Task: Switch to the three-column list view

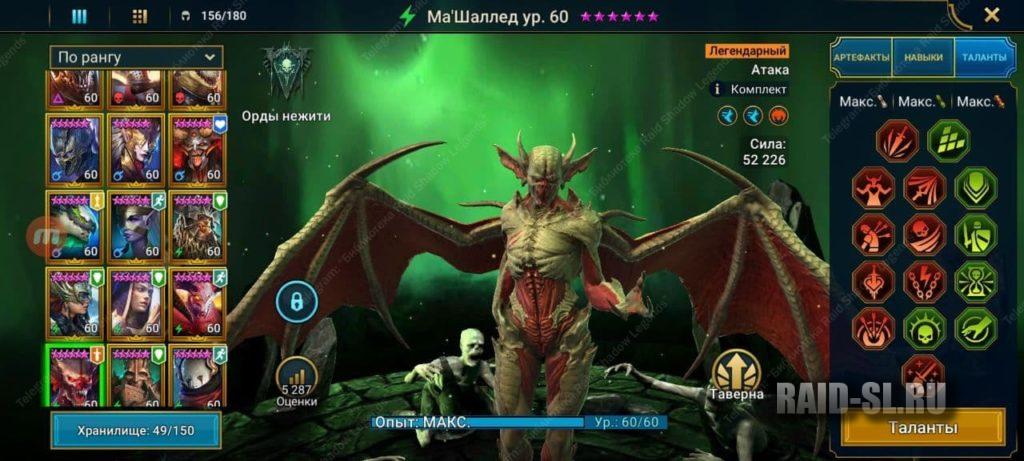Action: [x=79, y=16]
